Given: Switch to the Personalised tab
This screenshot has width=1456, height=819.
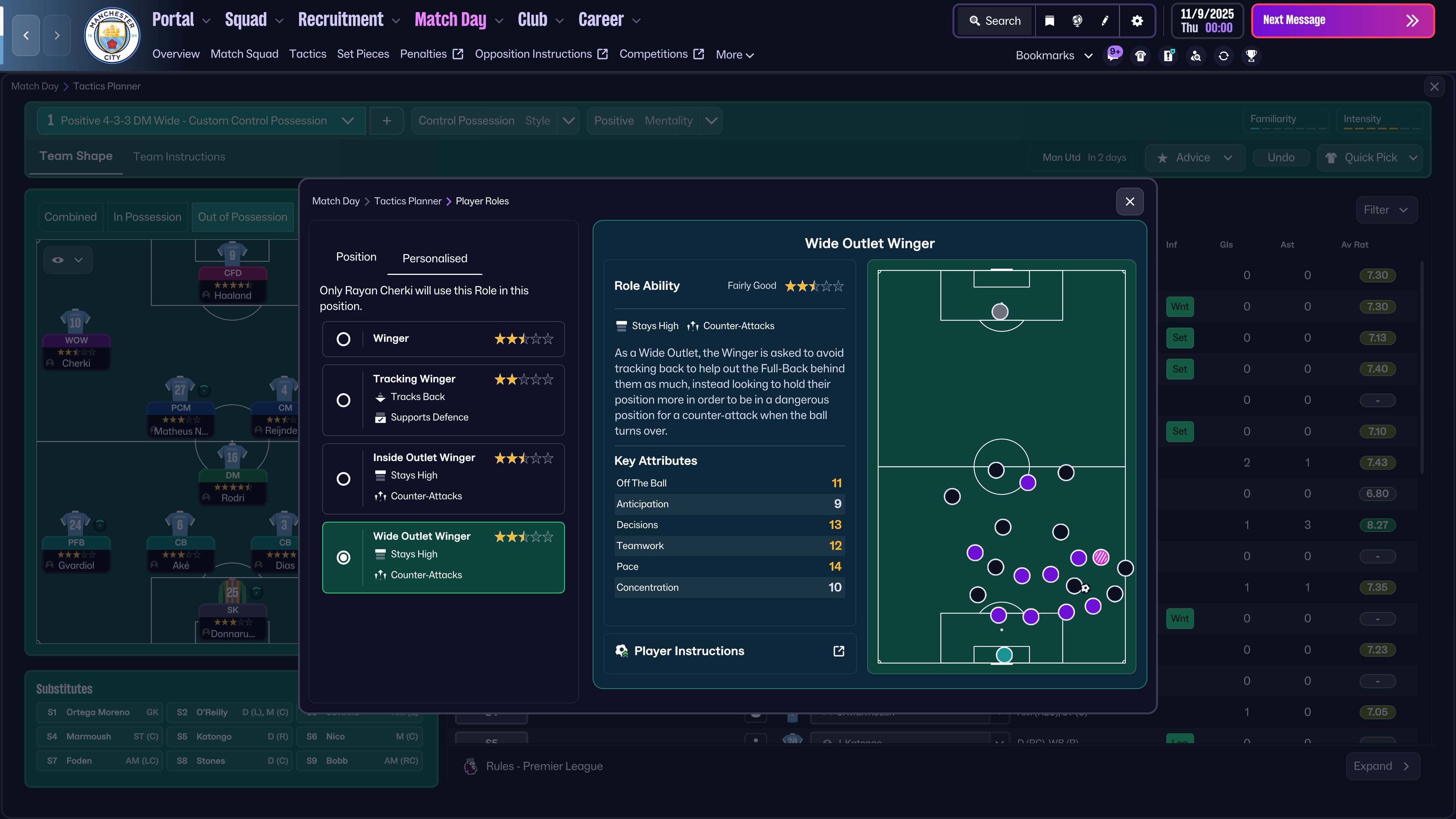Looking at the screenshot, I should [434, 258].
